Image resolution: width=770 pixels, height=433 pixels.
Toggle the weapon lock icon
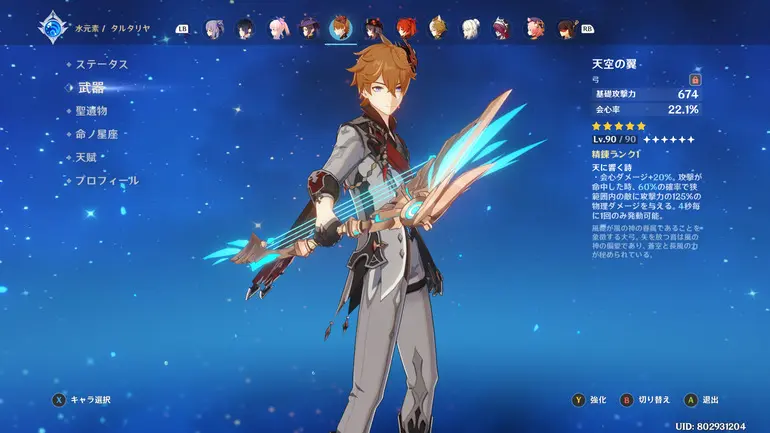pos(695,78)
